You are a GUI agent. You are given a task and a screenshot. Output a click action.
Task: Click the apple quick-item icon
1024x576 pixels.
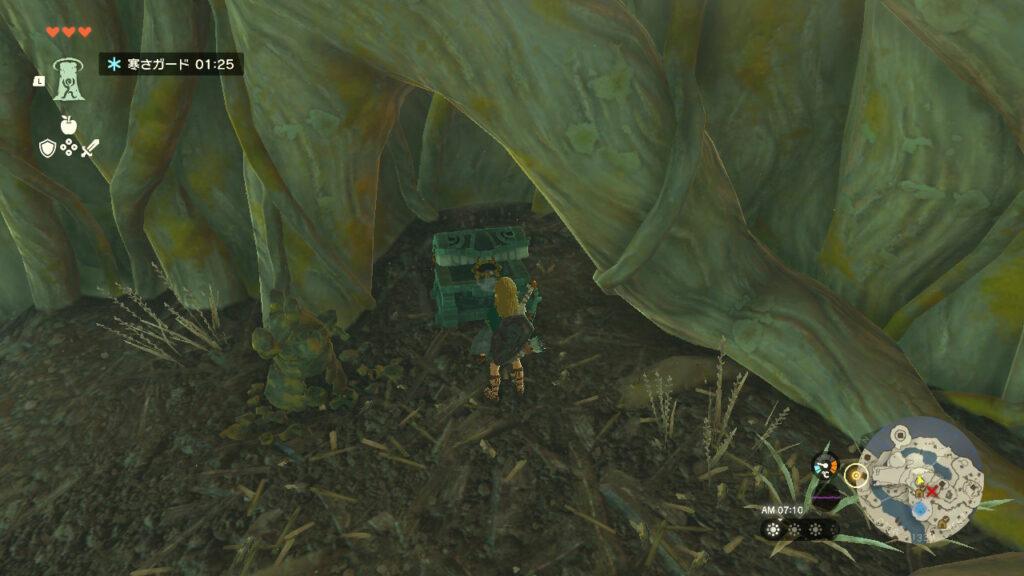point(68,125)
